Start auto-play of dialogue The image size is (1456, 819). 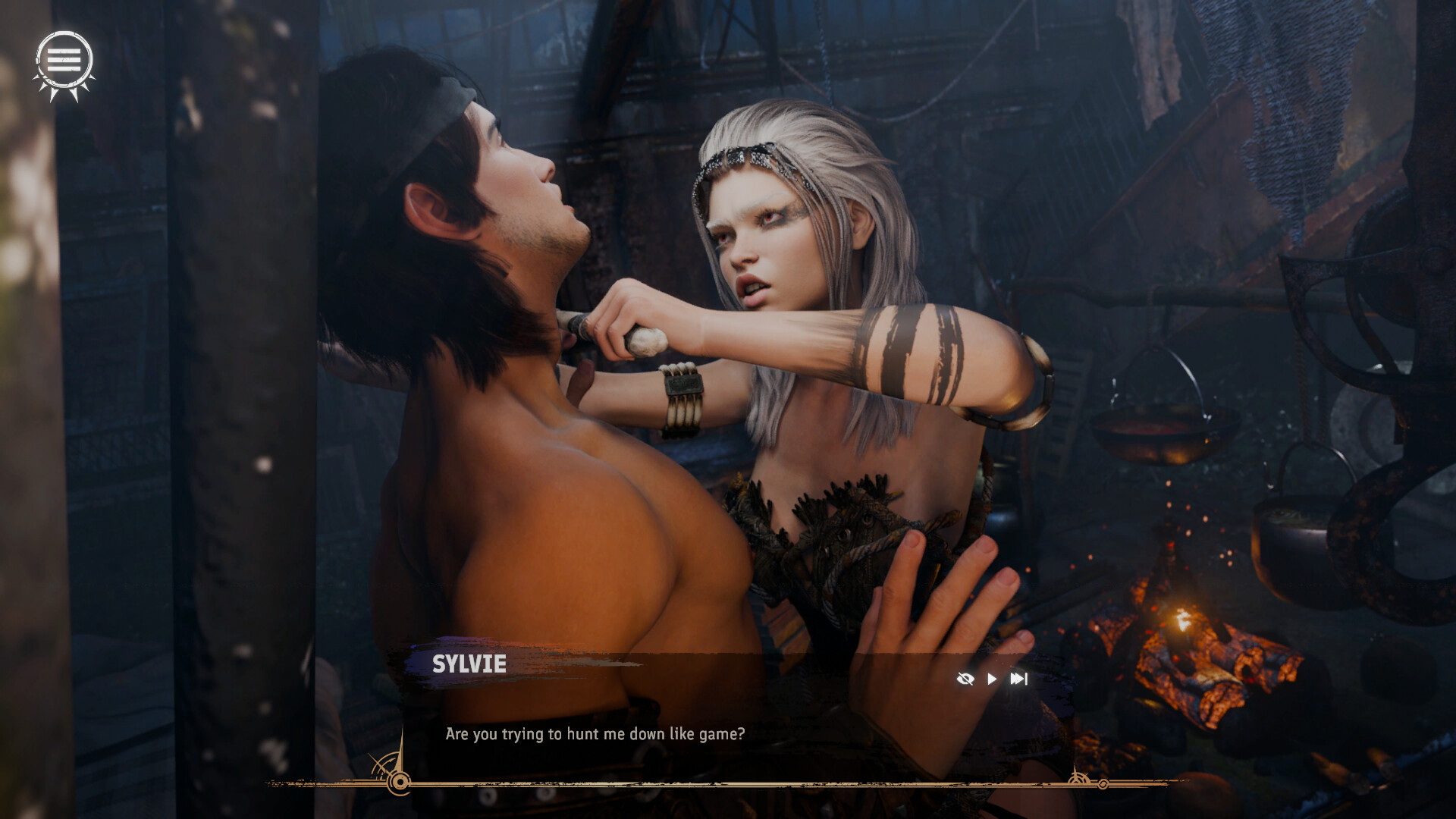(992, 679)
